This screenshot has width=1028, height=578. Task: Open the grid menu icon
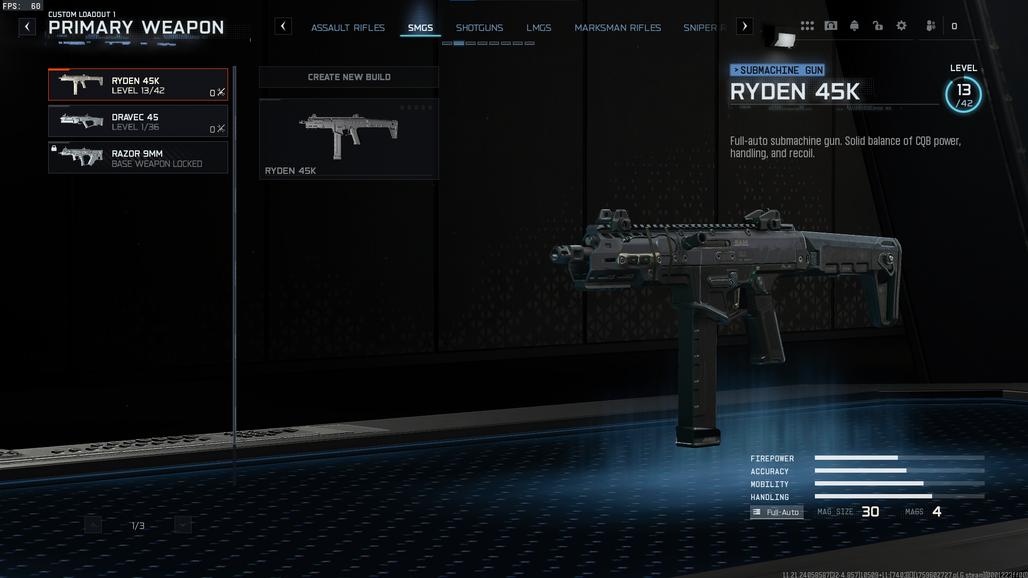pos(807,26)
